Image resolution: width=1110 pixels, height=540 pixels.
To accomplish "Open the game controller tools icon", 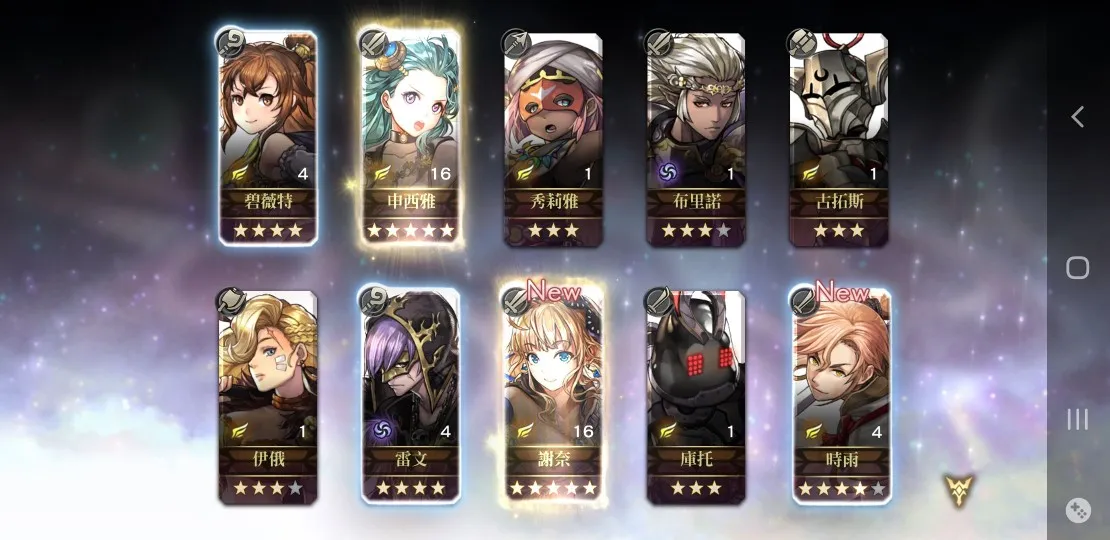I will 1078,510.
